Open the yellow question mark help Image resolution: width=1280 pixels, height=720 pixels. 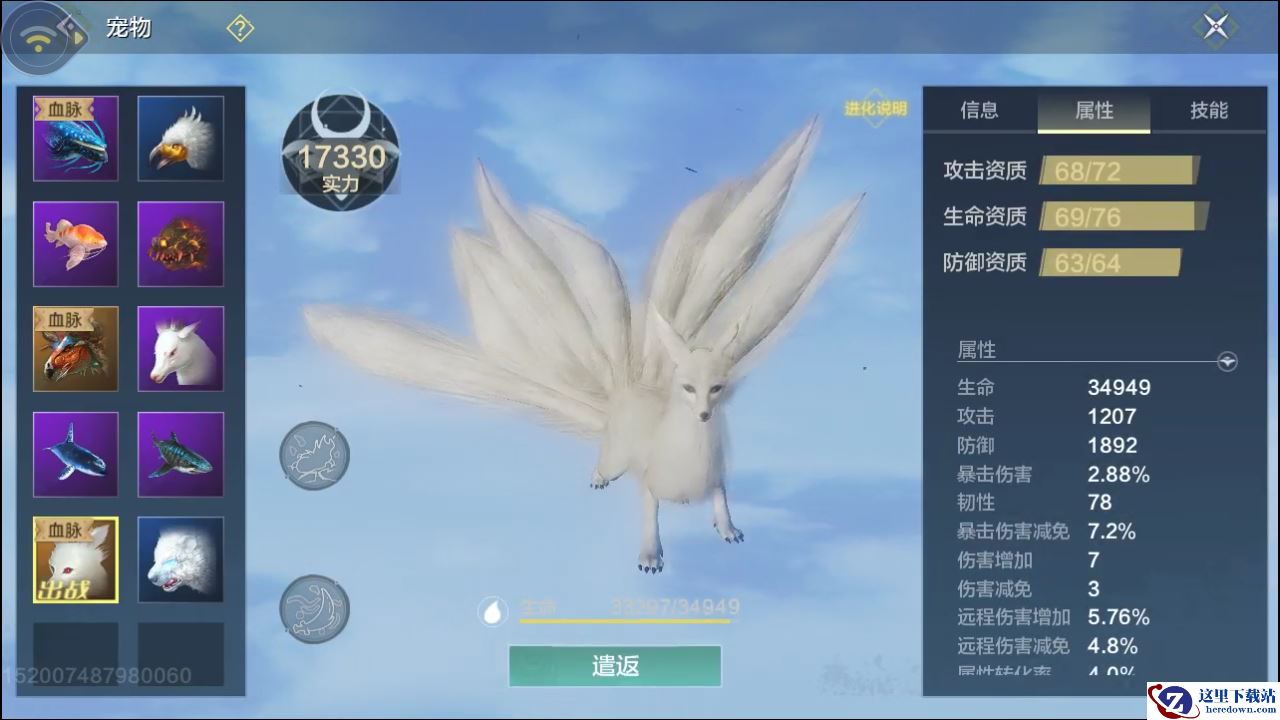240,28
